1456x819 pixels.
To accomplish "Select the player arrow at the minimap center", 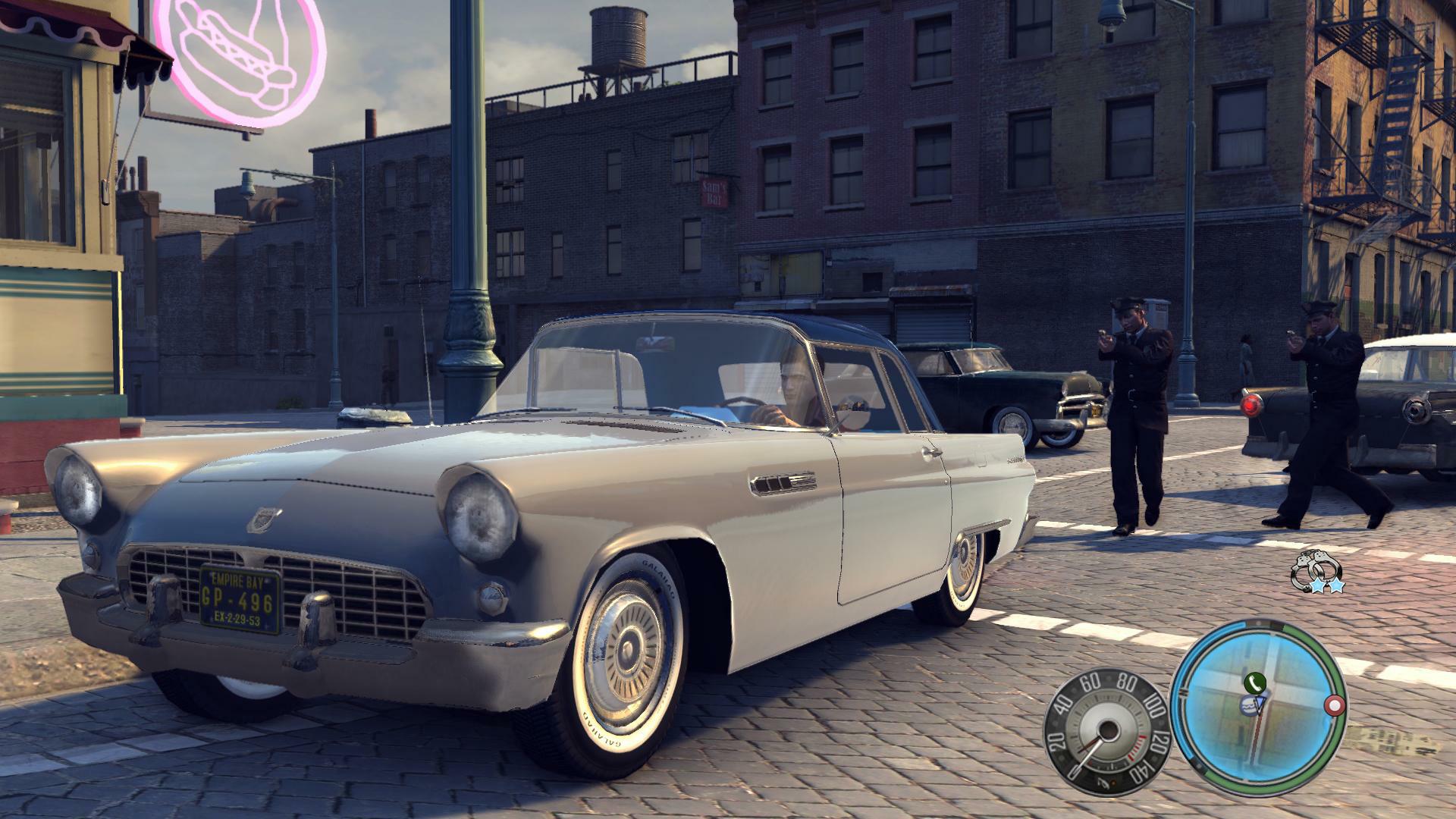I will point(1261,704).
